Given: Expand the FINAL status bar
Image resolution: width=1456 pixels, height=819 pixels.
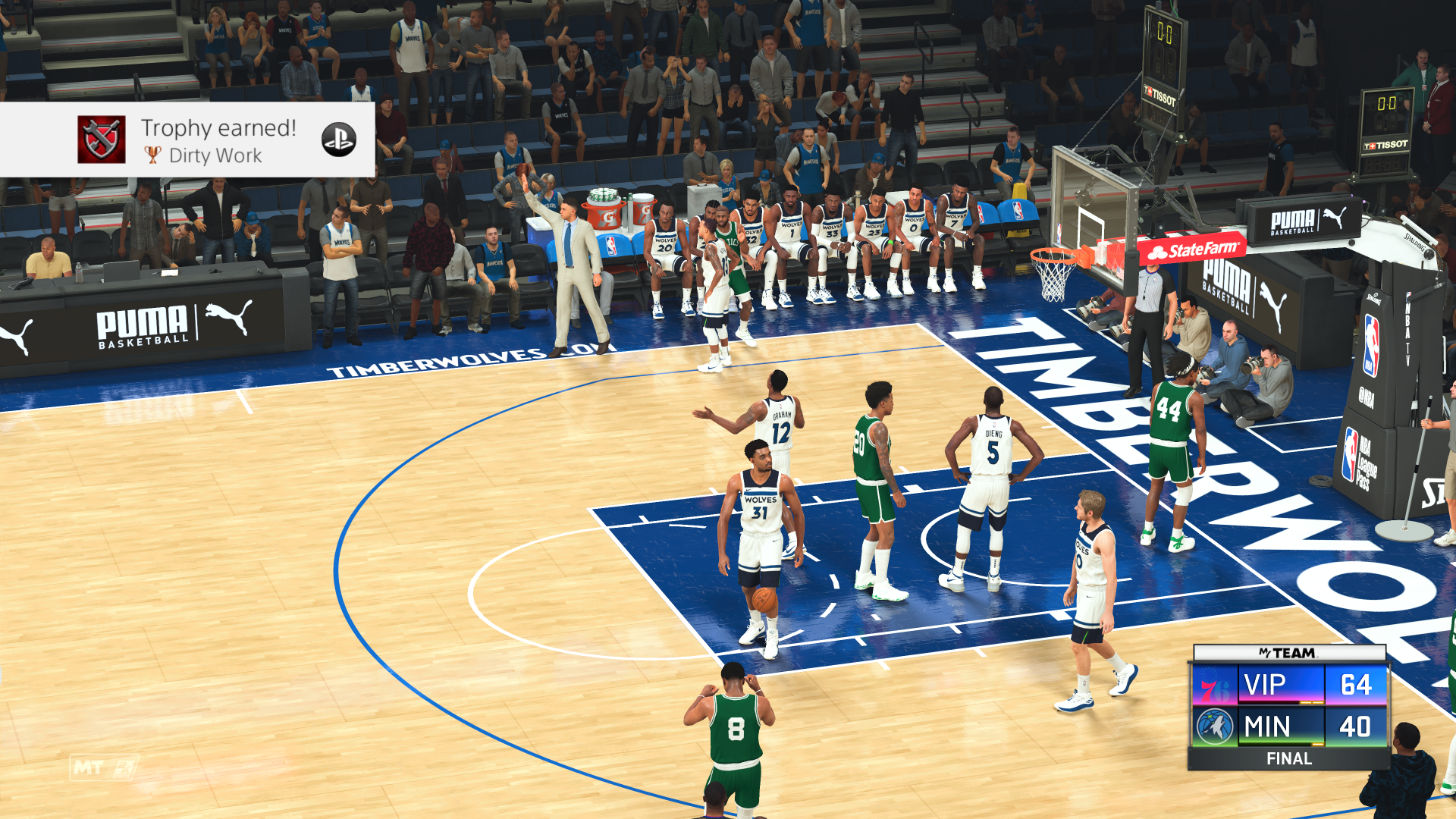Looking at the screenshot, I should point(1290,758).
